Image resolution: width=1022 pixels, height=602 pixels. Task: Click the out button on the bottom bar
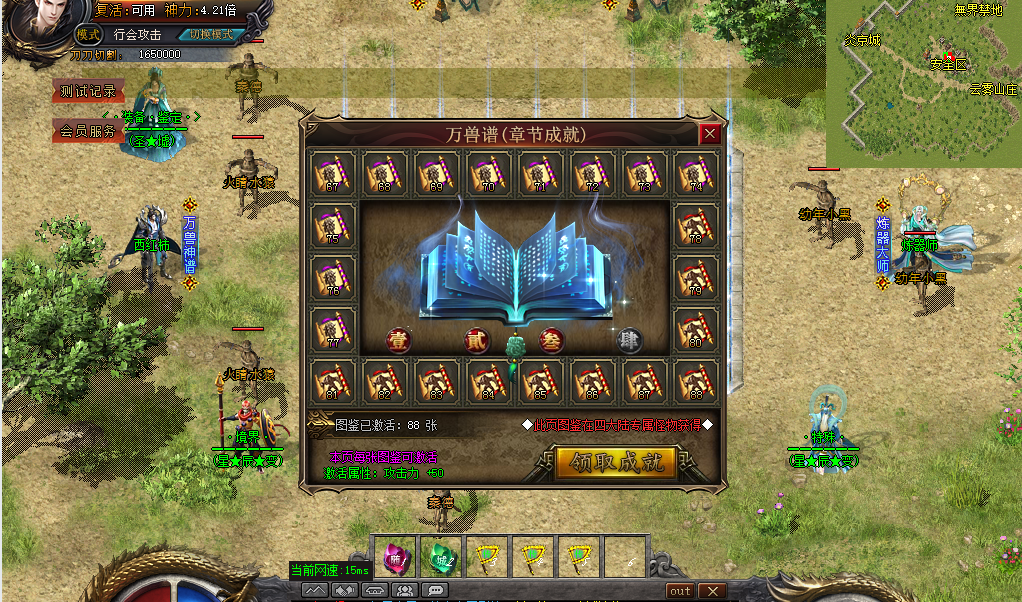point(680,591)
